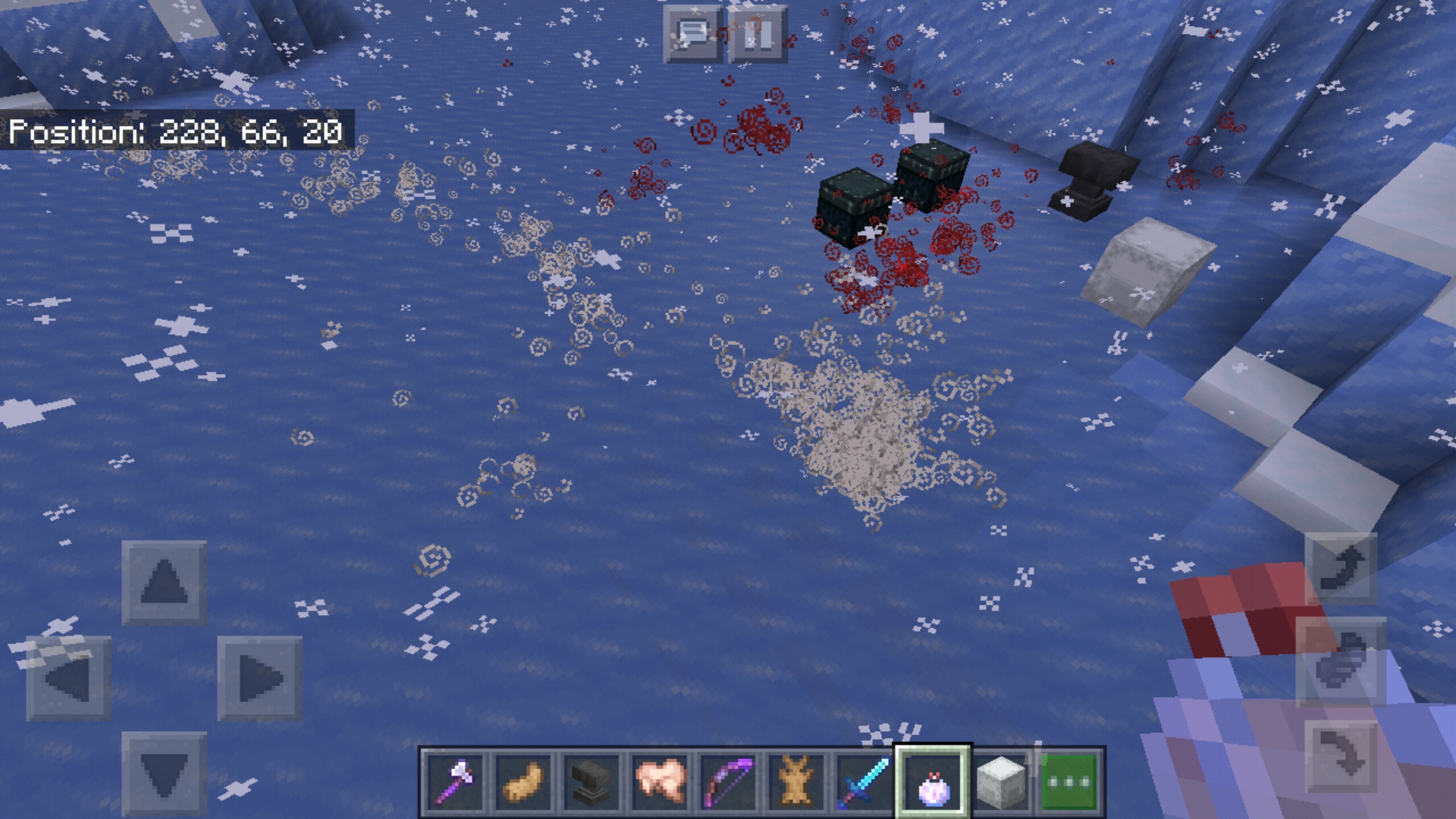
Task: Tap the move forward arrow
Action: click(164, 582)
